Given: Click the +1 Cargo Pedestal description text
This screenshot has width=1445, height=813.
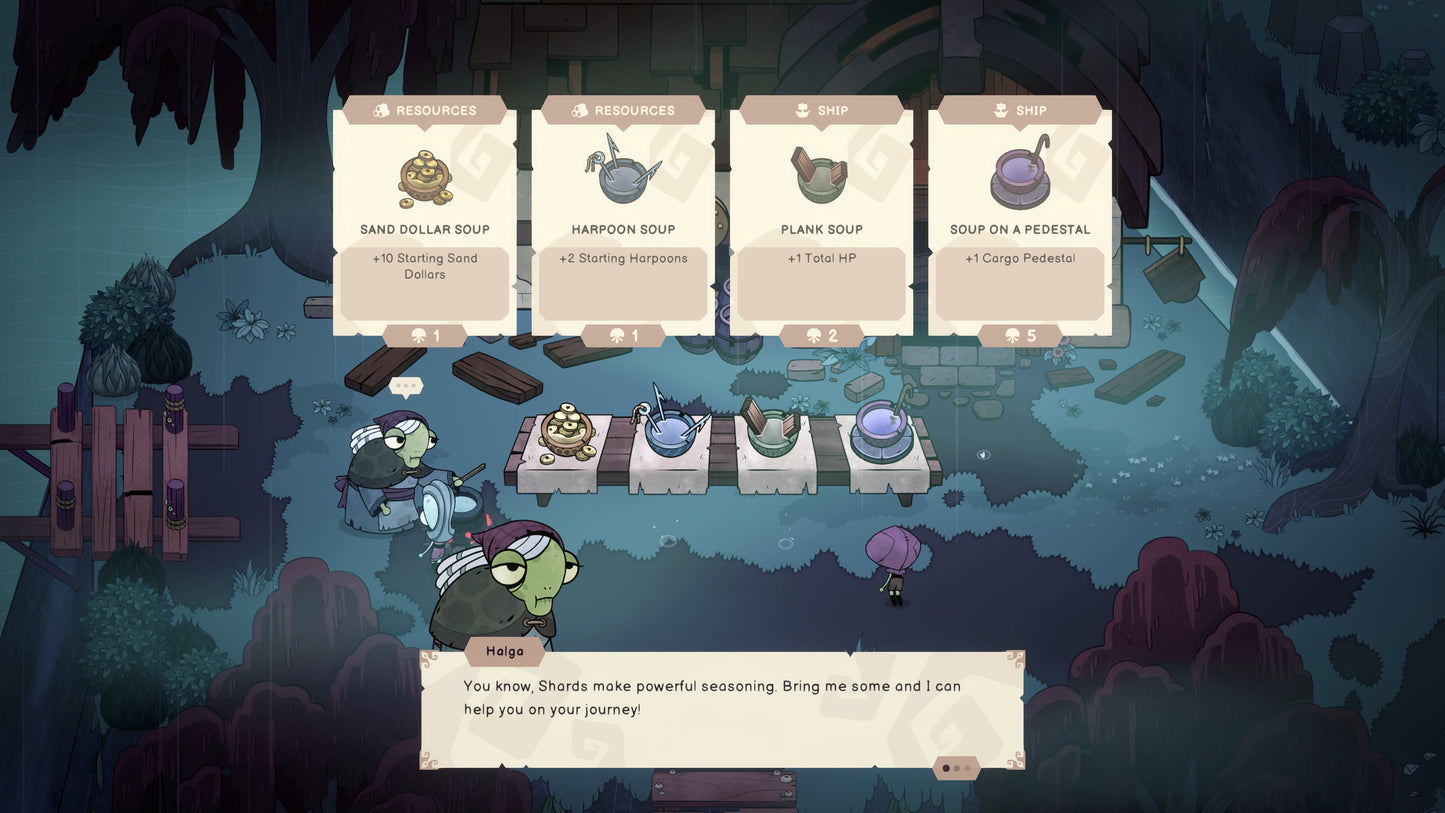Looking at the screenshot, I should click(1019, 258).
